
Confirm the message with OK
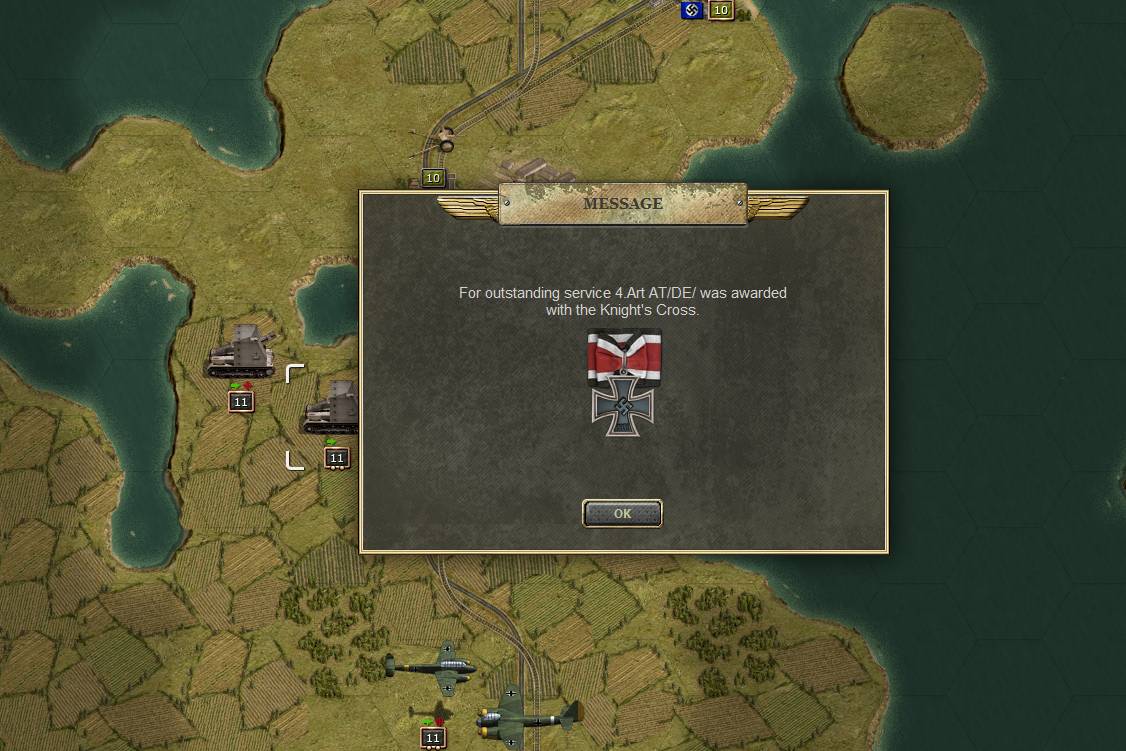pos(622,513)
